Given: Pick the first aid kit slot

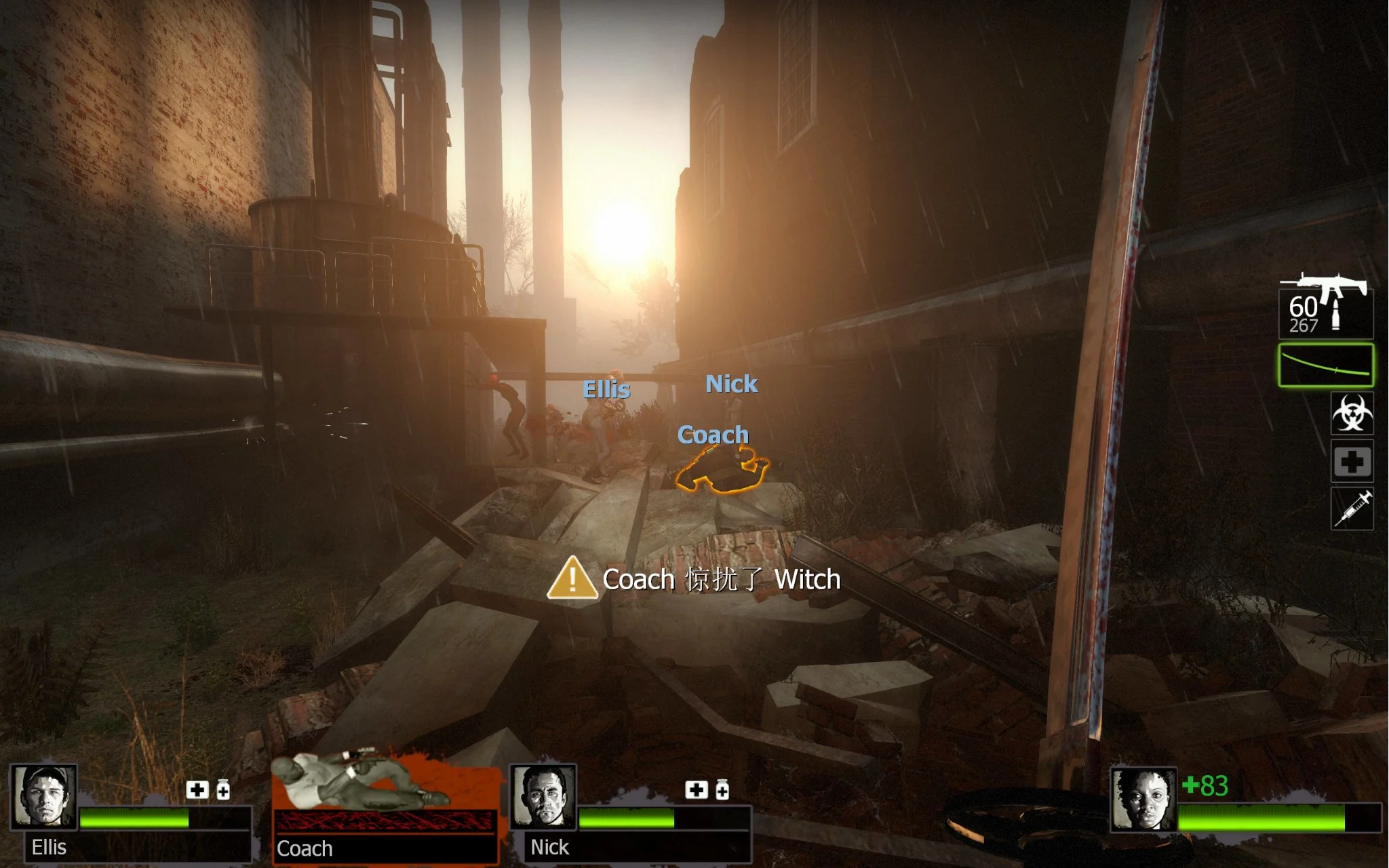Looking at the screenshot, I should 1352,462.
